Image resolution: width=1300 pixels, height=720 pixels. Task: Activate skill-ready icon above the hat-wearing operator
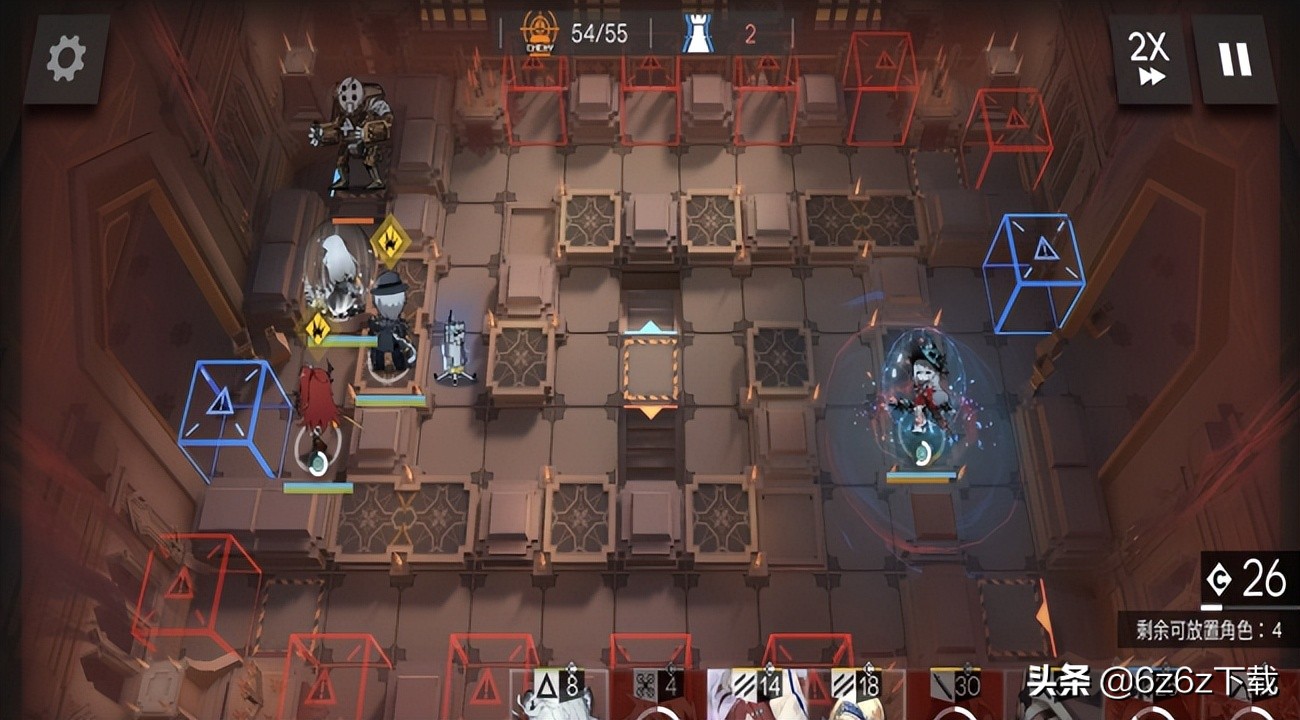[388, 241]
